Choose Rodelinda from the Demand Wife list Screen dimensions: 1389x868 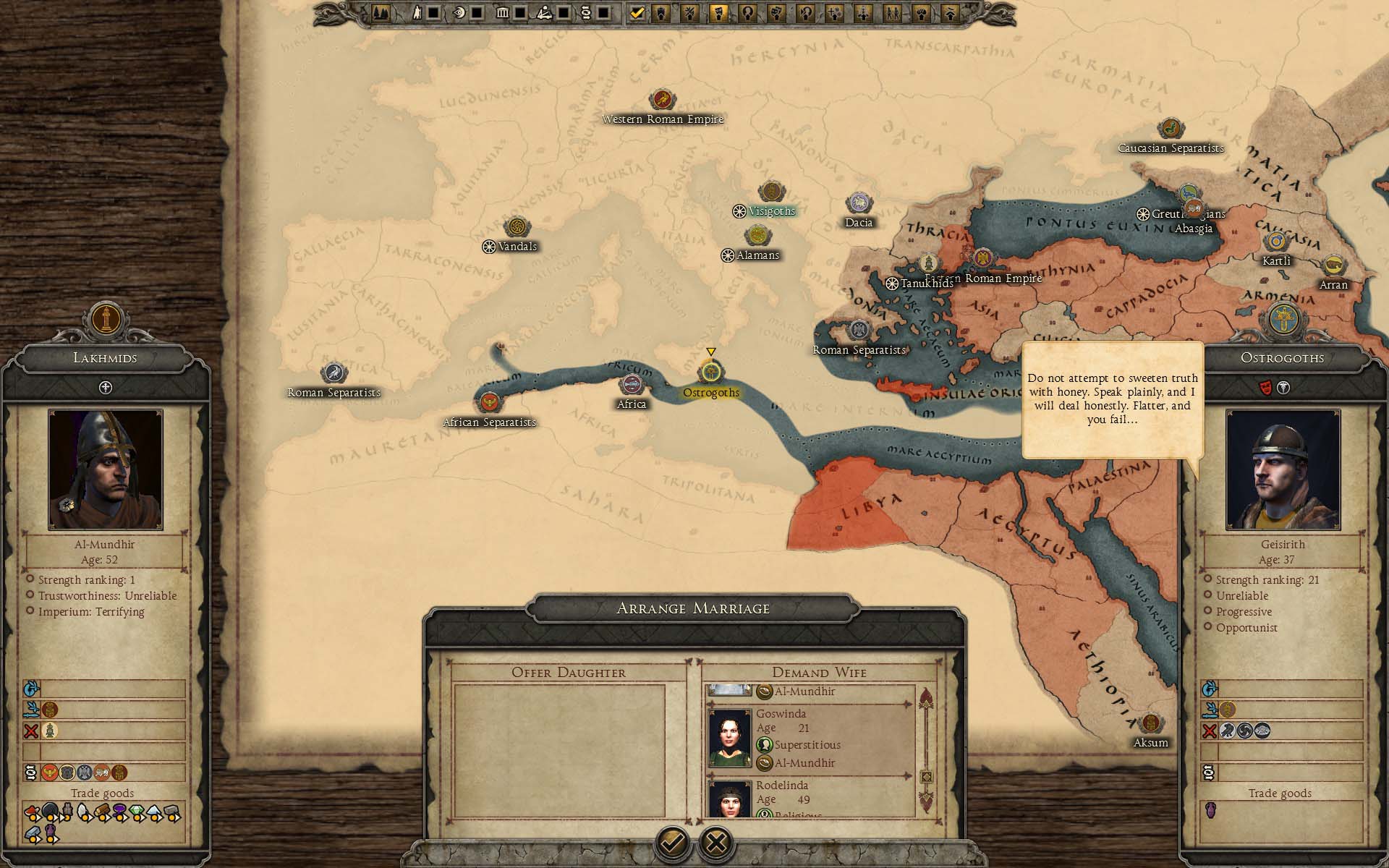(x=810, y=799)
